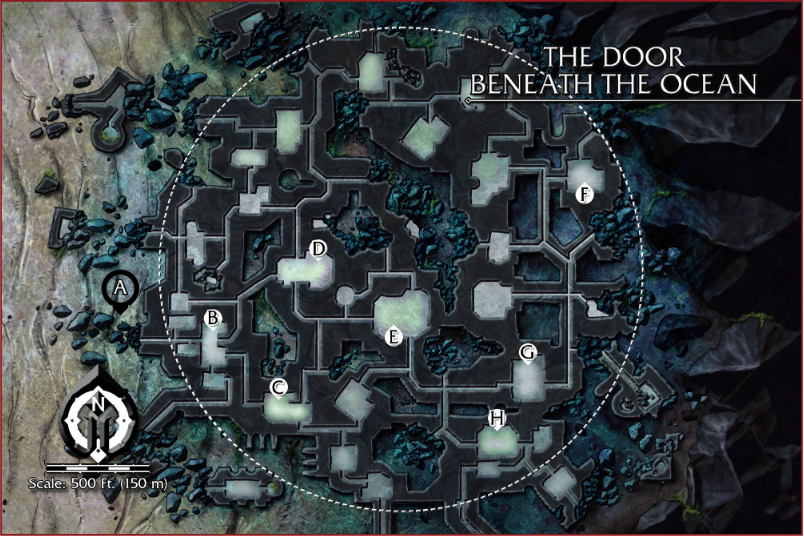The image size is (804, 536).
Task: Choose map marker H
Action: pyautogui.click(x=497, y=416)
